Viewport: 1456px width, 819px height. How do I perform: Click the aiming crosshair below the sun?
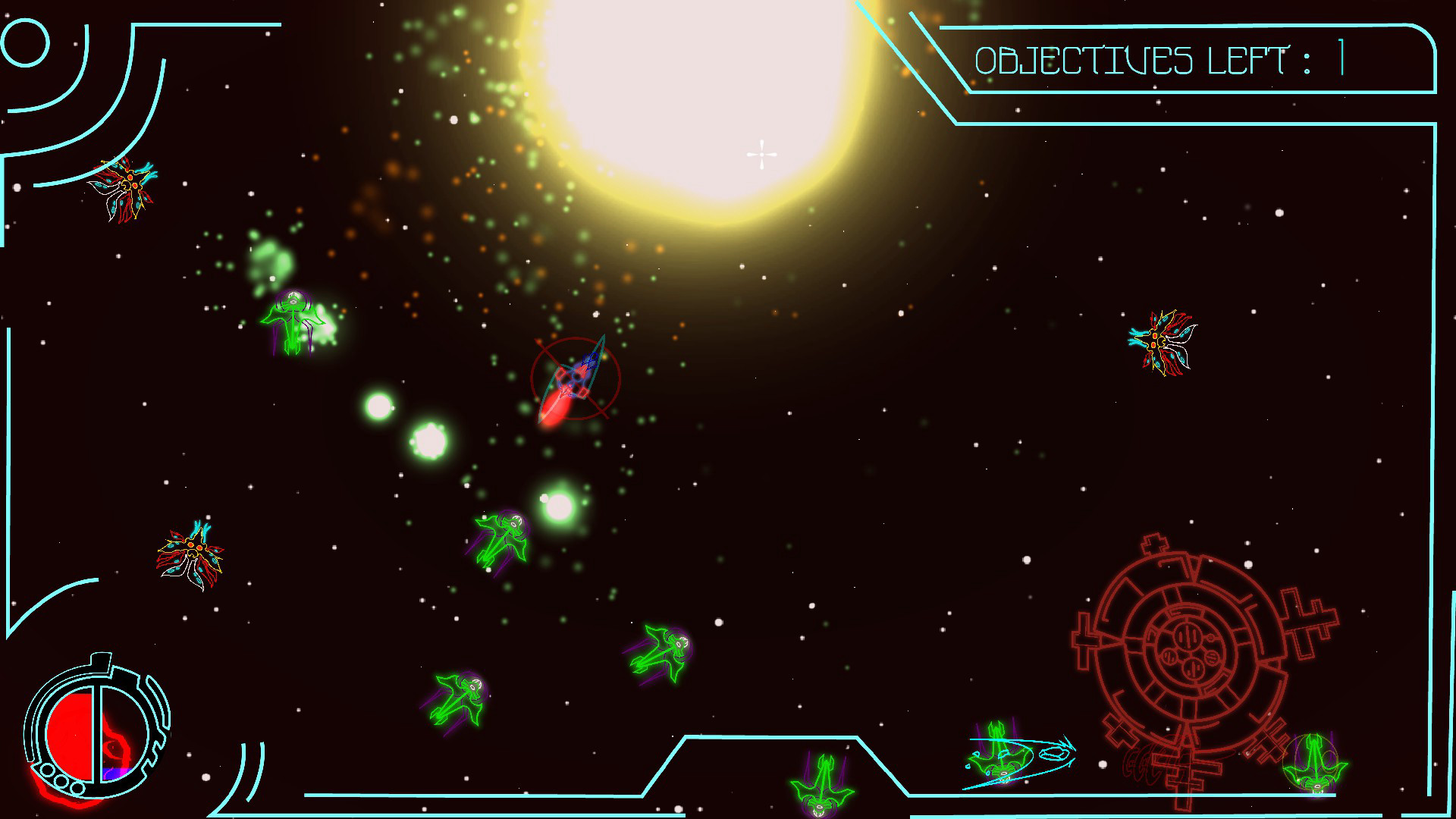(761, 153)
